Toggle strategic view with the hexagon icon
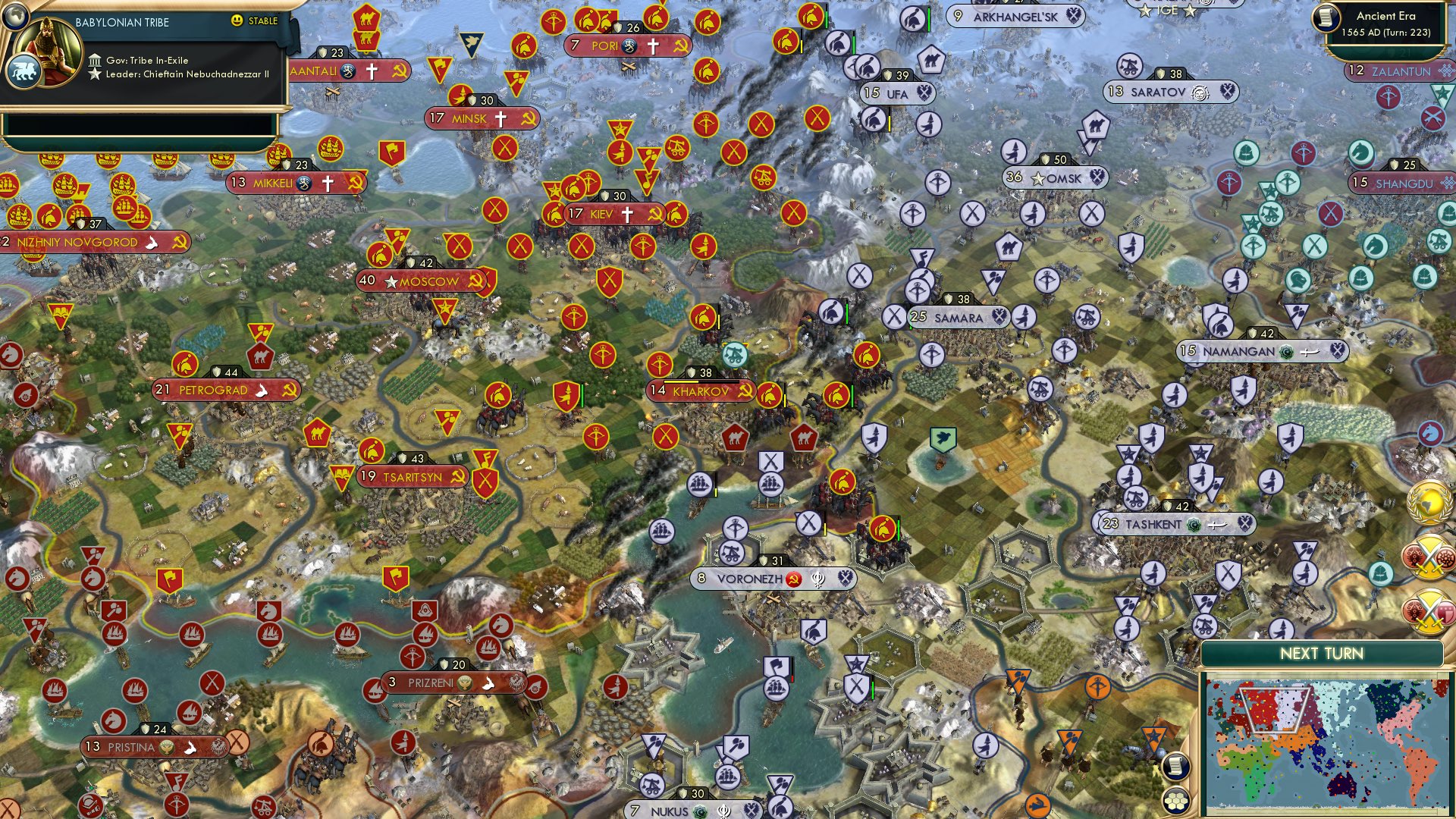The width and height of the screenshot is (1456, 819). click(x=1175, y=802)
